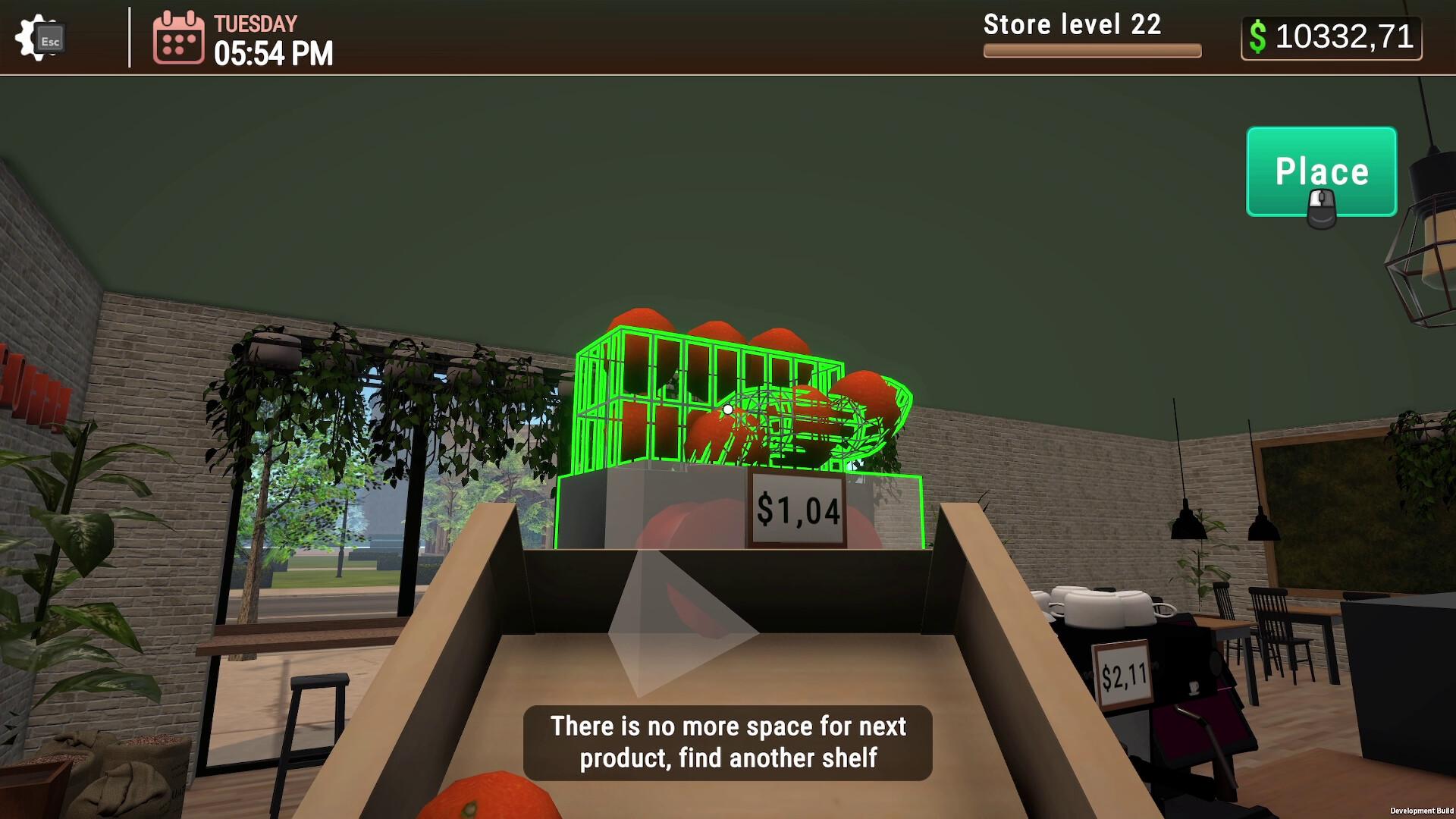Click the pink calendar icon

179,38
